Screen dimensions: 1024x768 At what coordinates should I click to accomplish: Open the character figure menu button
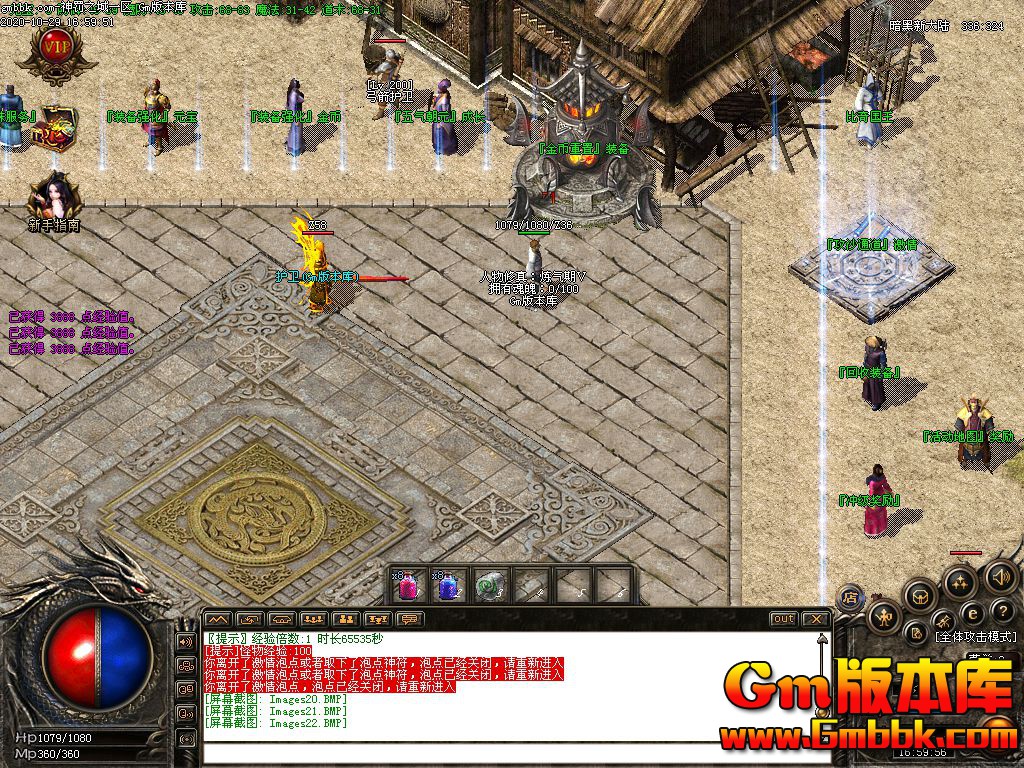[x=884, y=617]
